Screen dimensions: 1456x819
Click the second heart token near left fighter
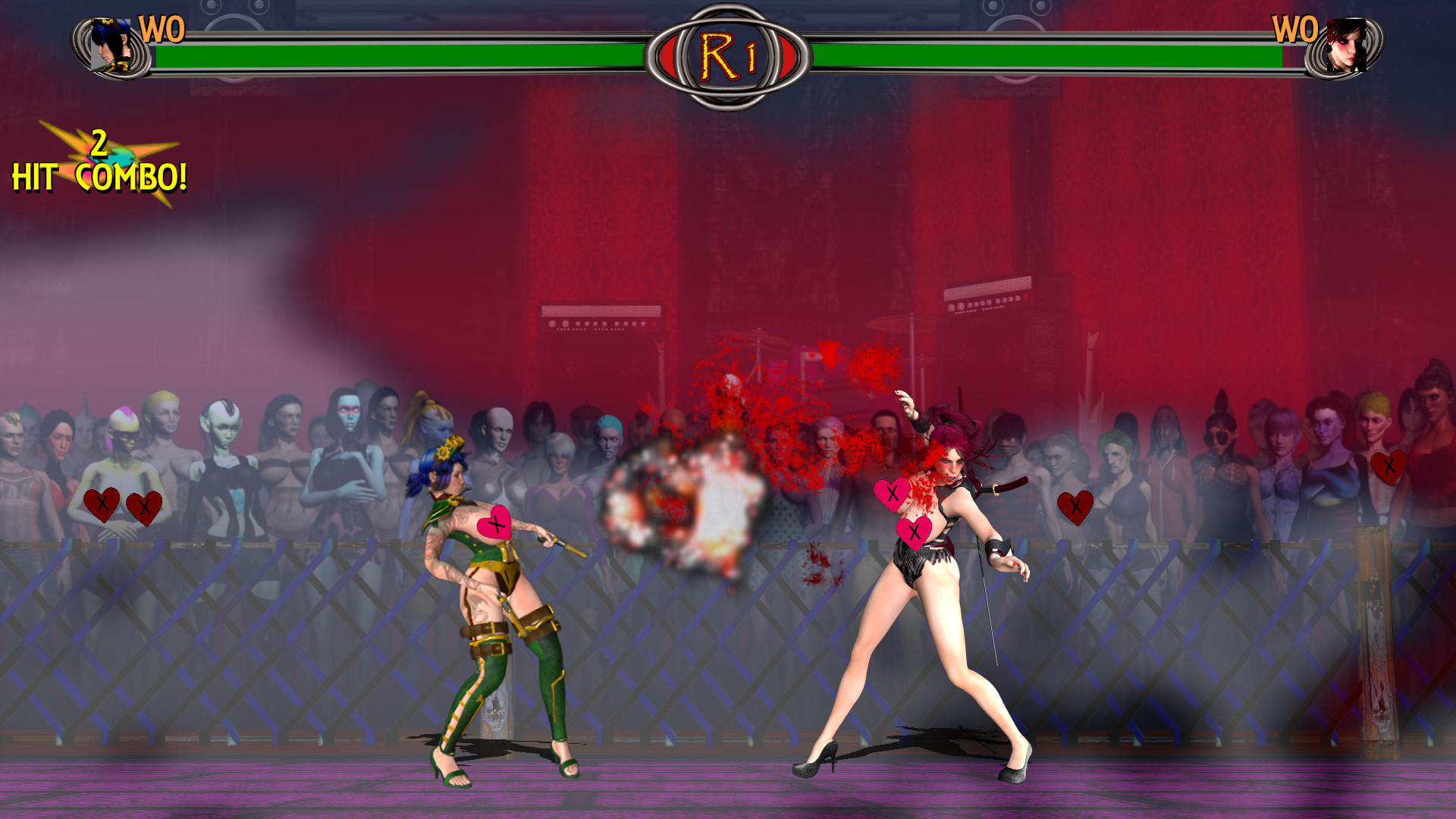point(145,507)
